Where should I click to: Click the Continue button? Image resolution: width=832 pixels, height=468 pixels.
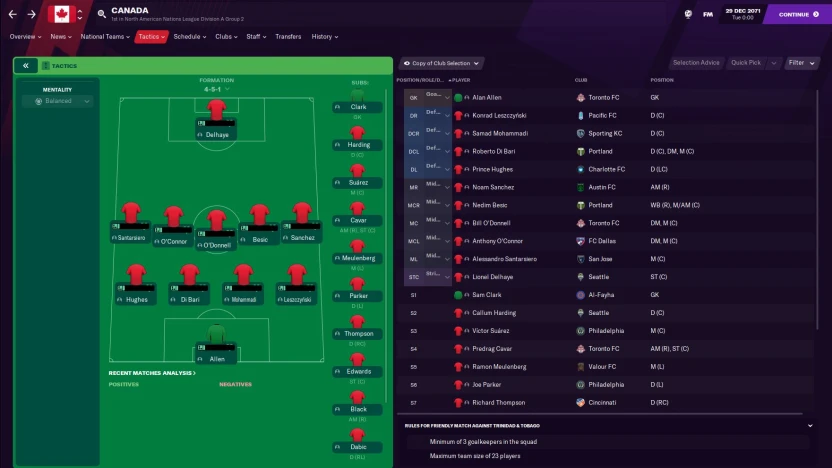(x=797, y=14)
